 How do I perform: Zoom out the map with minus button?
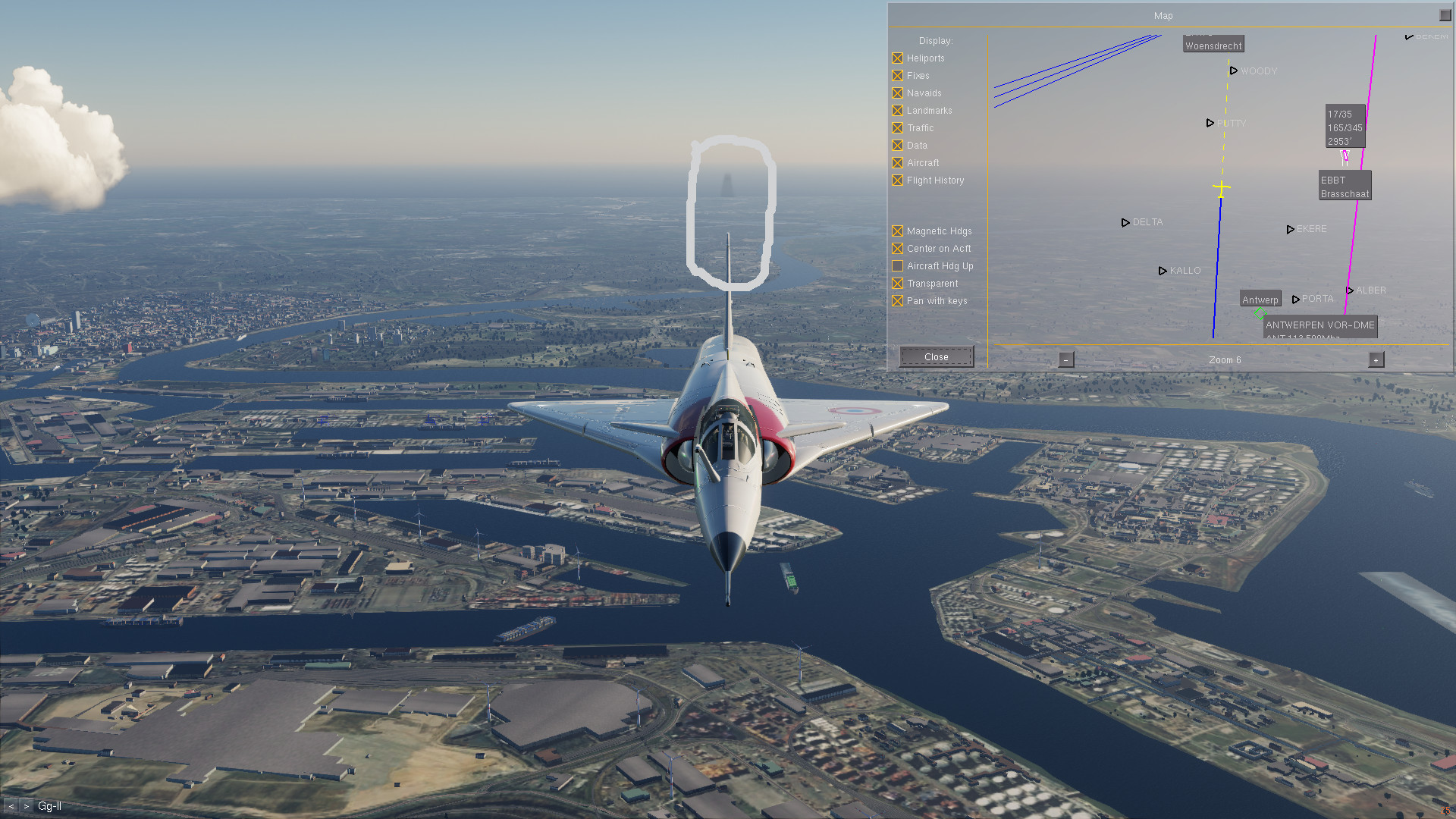(x=1066, y=360)
